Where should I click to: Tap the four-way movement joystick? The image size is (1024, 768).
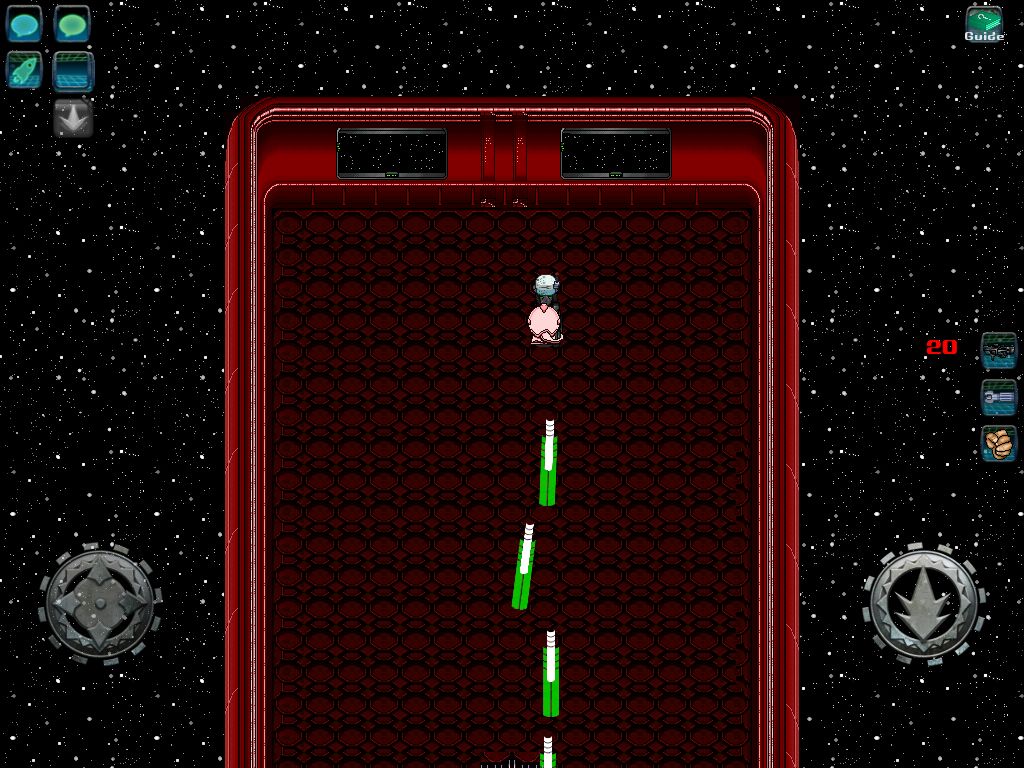click(x=100, y=602)
